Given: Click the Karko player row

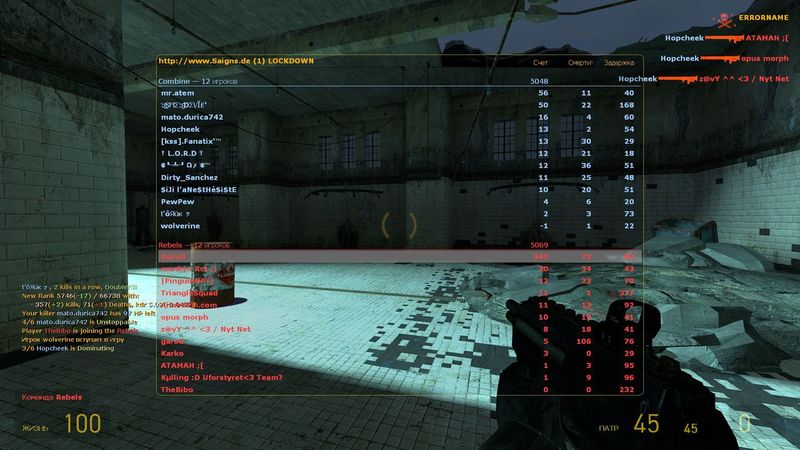Looking at the screenshot, I should [x=171, y=352].
